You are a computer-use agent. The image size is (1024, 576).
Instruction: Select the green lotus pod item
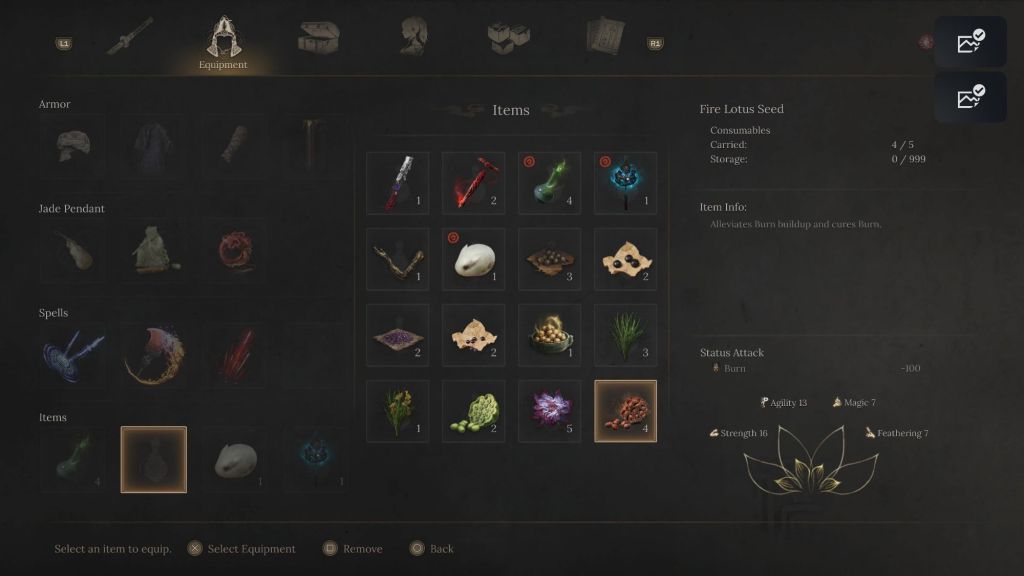point(473,411)
